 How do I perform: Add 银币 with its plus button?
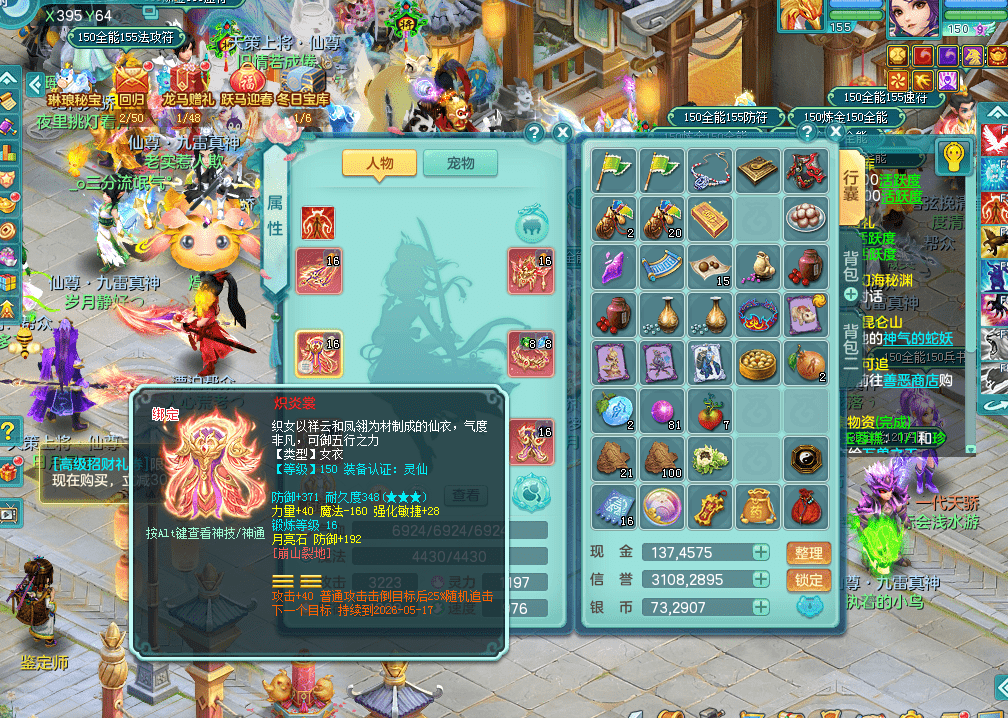761,607
